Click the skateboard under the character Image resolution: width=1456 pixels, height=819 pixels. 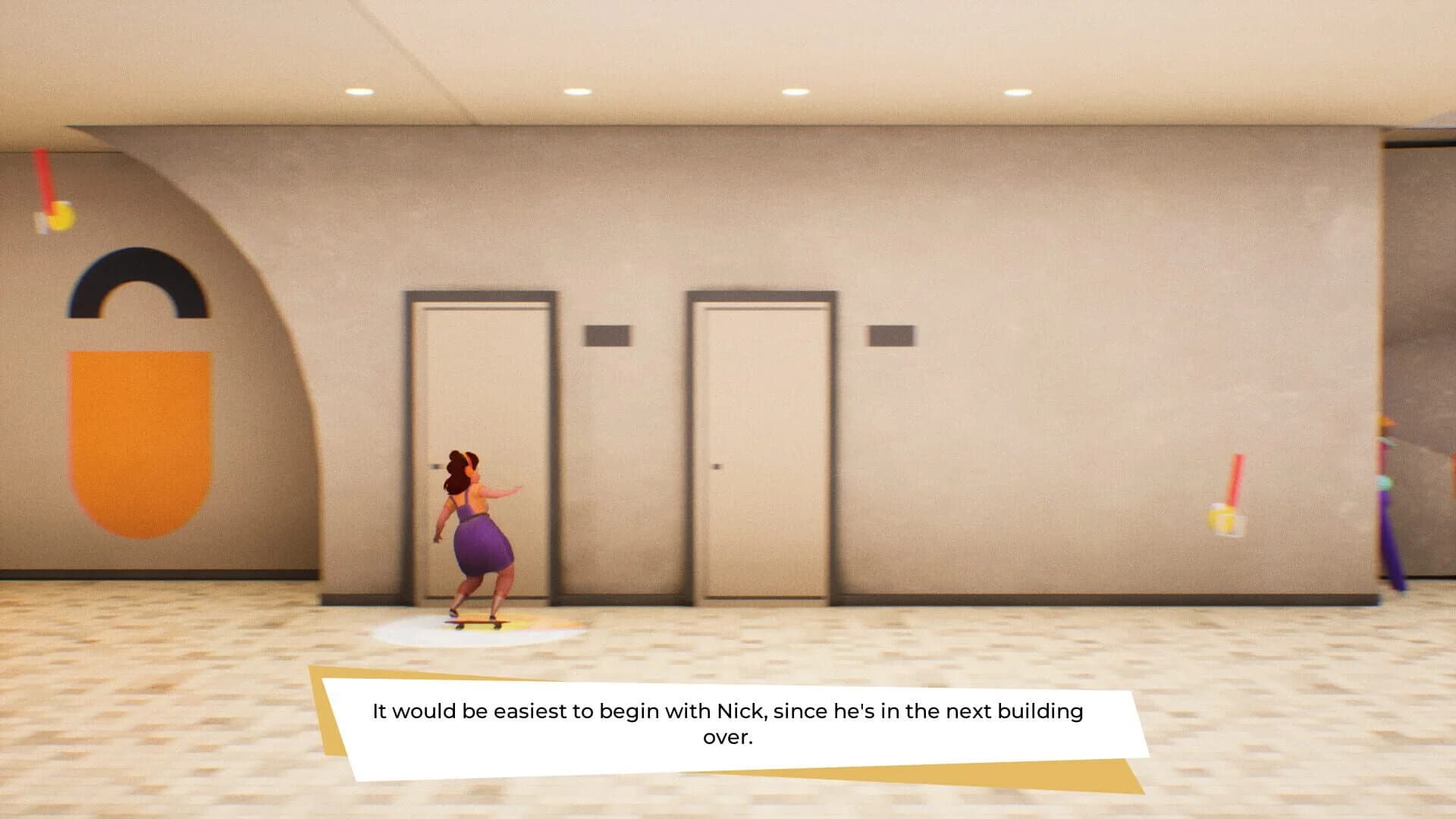click(478, 623)
